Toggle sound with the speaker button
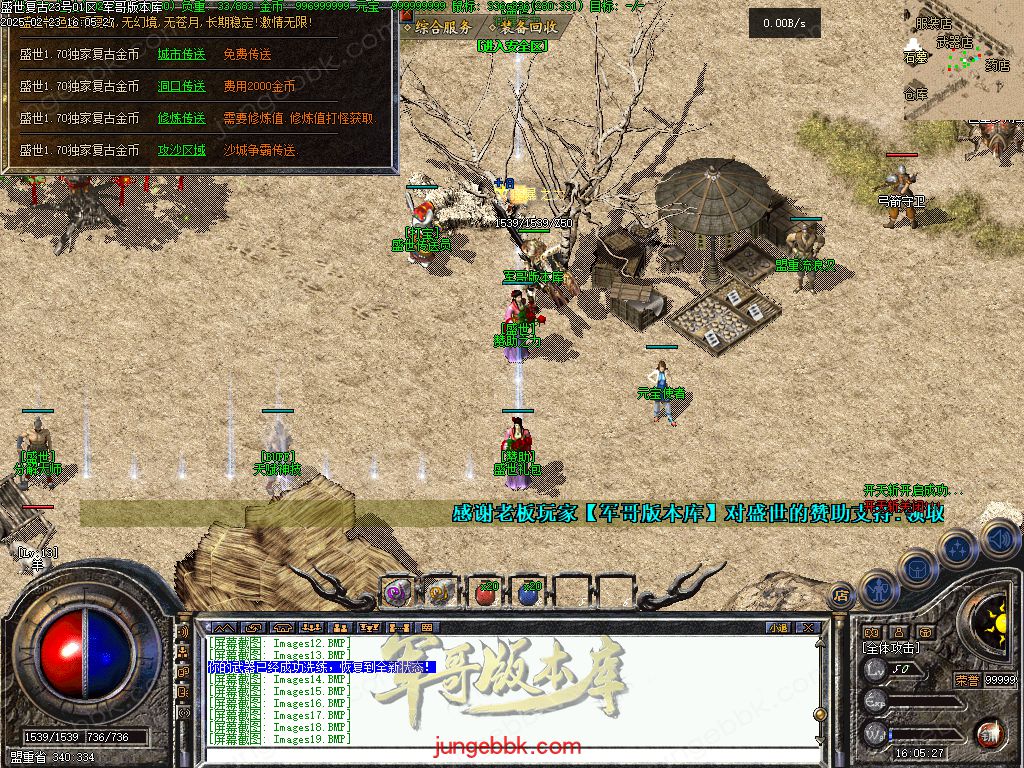The image size is (1024, 768). pyautogui.click(x=998, y=538)
